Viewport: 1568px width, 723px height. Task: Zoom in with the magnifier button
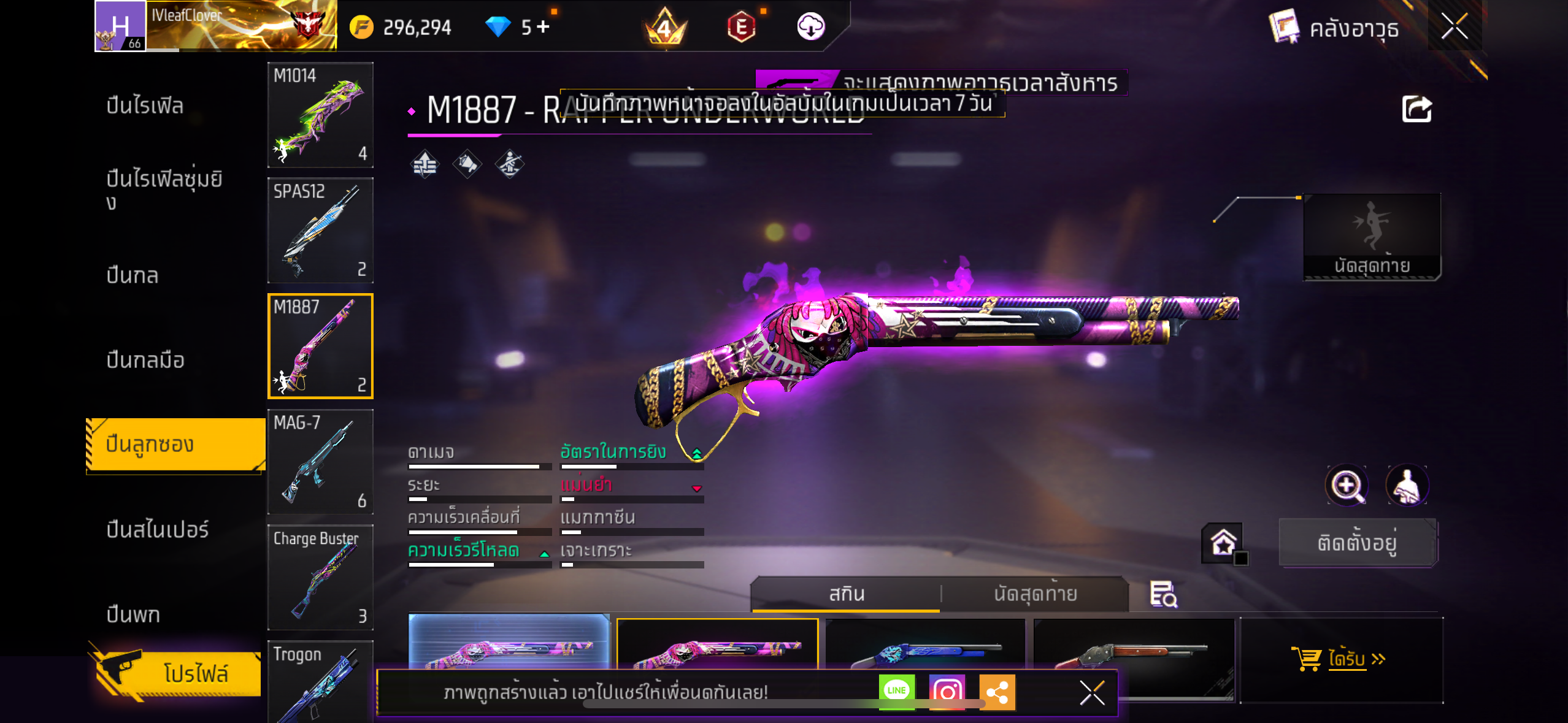pyautogui.click(x=1346, y=486)
